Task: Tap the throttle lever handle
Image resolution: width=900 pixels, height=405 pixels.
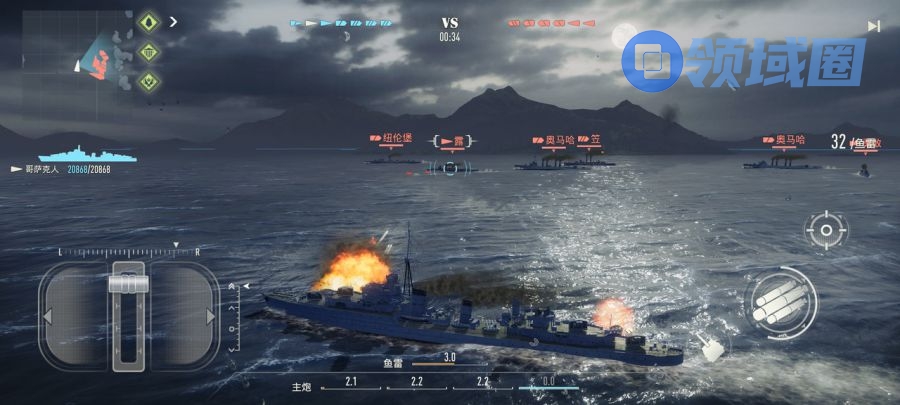Action: point(129,284)
